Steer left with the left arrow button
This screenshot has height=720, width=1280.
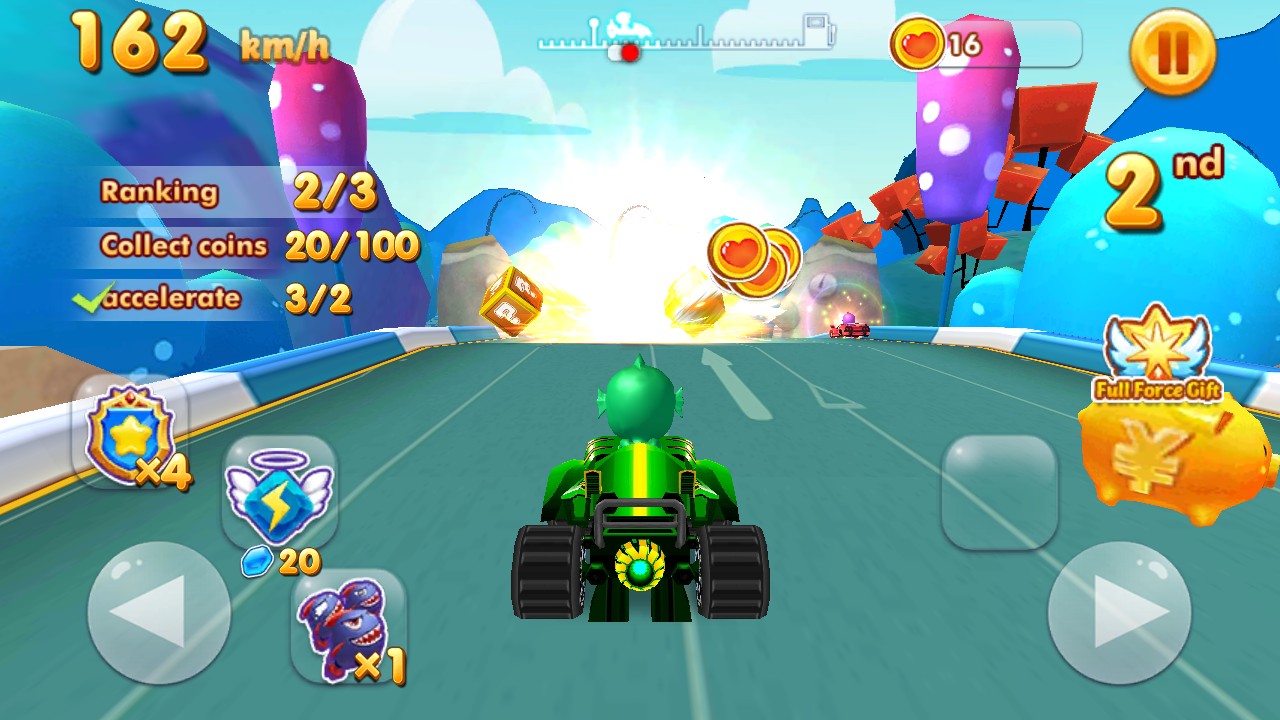(x=159, y=612)
